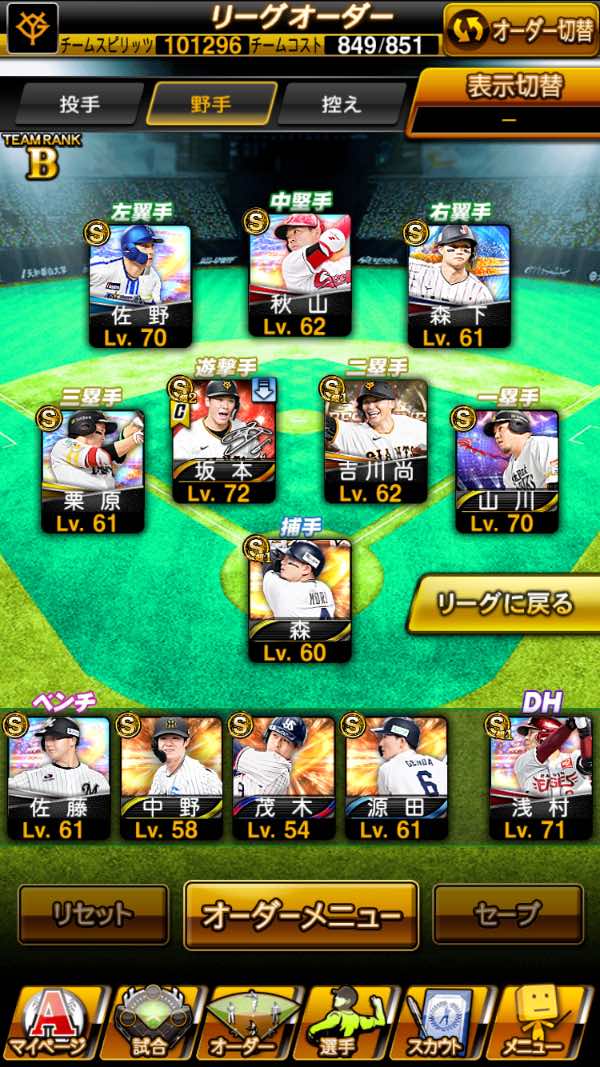Select third baseman 栗原 card
Screen dimensions: 600x1067
click(92, 470)
